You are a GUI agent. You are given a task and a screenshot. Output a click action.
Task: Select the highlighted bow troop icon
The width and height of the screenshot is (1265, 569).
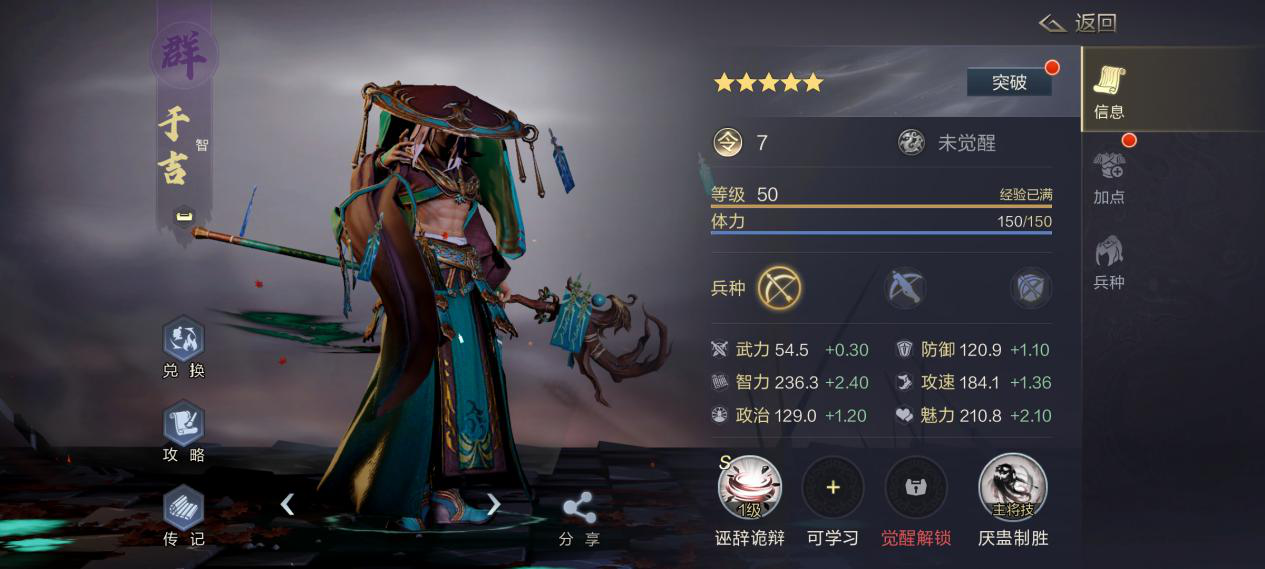coord(779,288)
